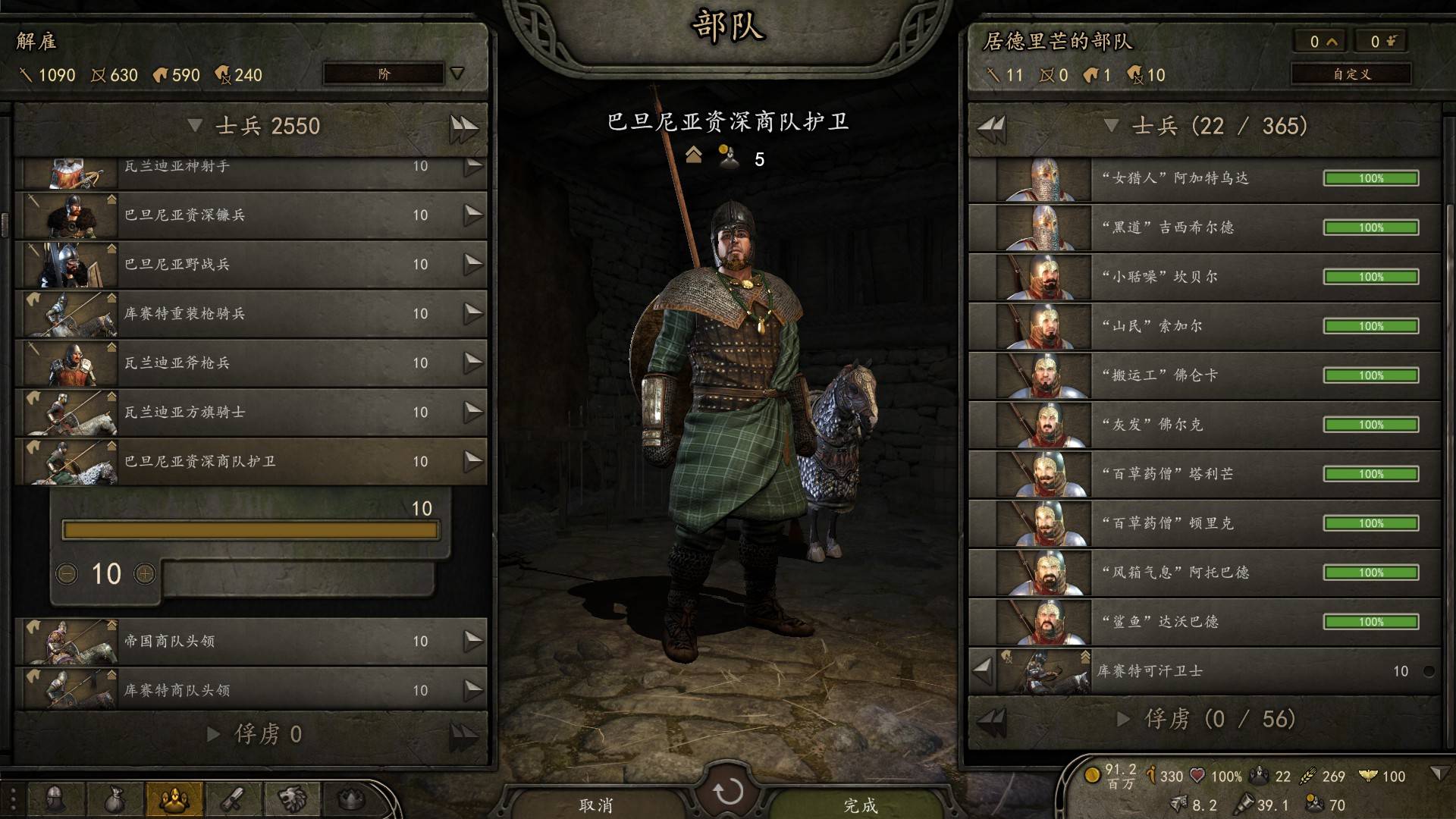This screenshot has width=1456, height=819.
Task: Cancel the party changes with 取消
Action: (596, 805)
